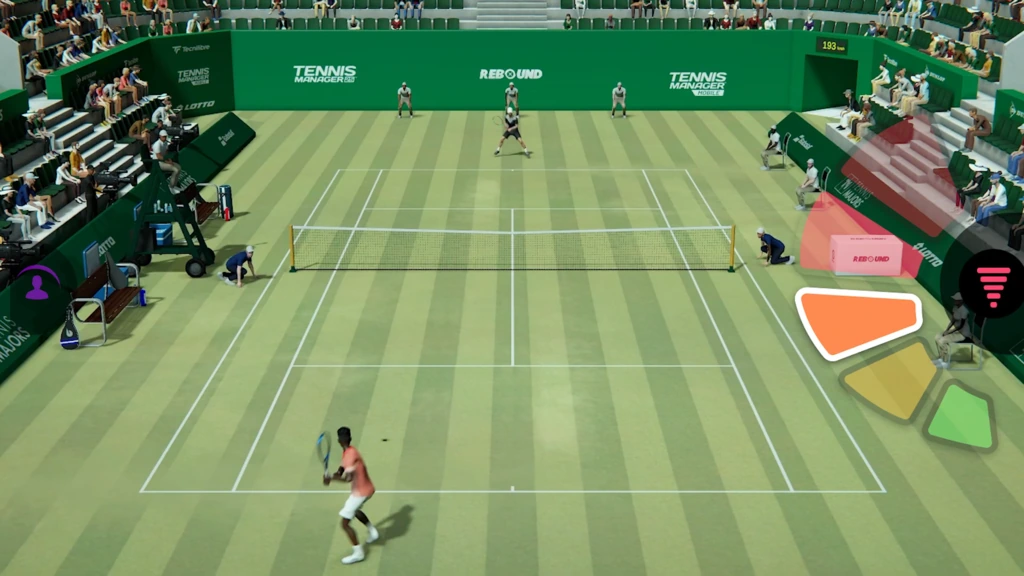This screenshot has height=576, width=1024.
Task: Open the pink striped funnel icon
Action: coord(993,284)
